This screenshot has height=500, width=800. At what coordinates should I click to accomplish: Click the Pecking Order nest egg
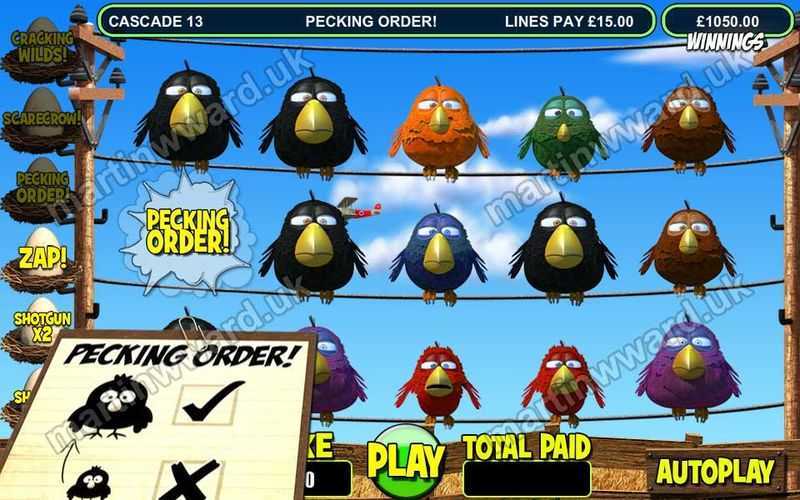click(41, 187)
